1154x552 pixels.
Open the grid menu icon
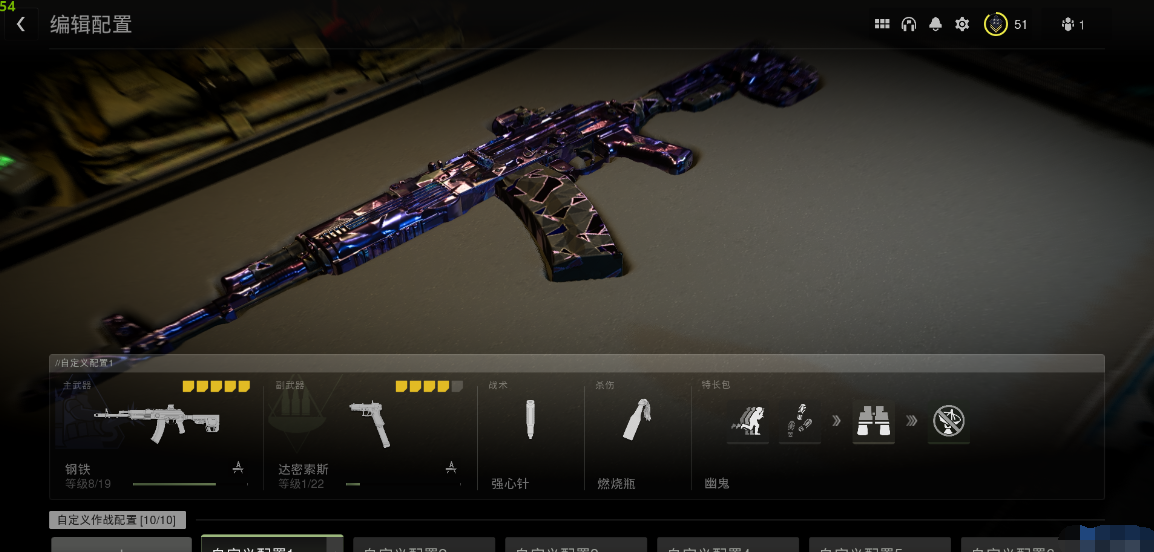coord(882,24)
